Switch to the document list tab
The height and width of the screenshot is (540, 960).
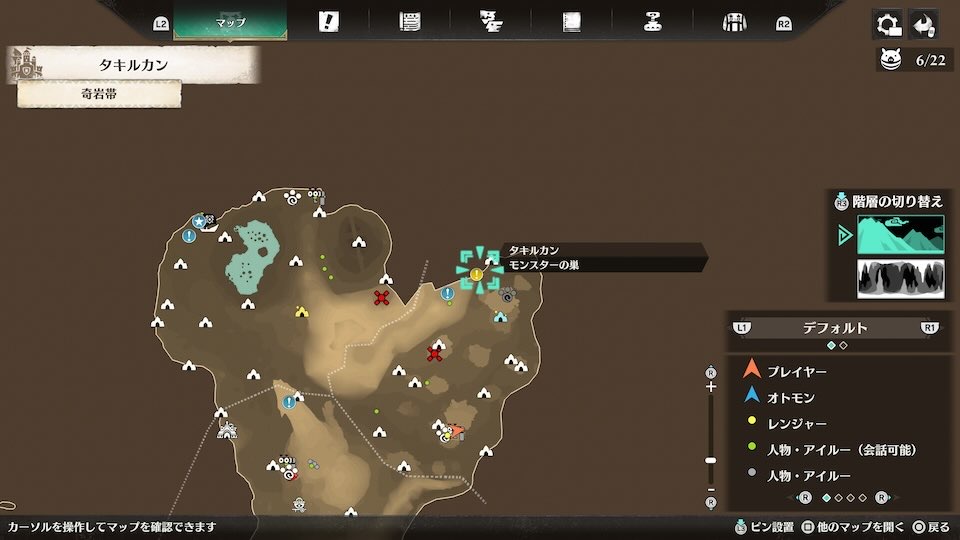tap(409, 22)
